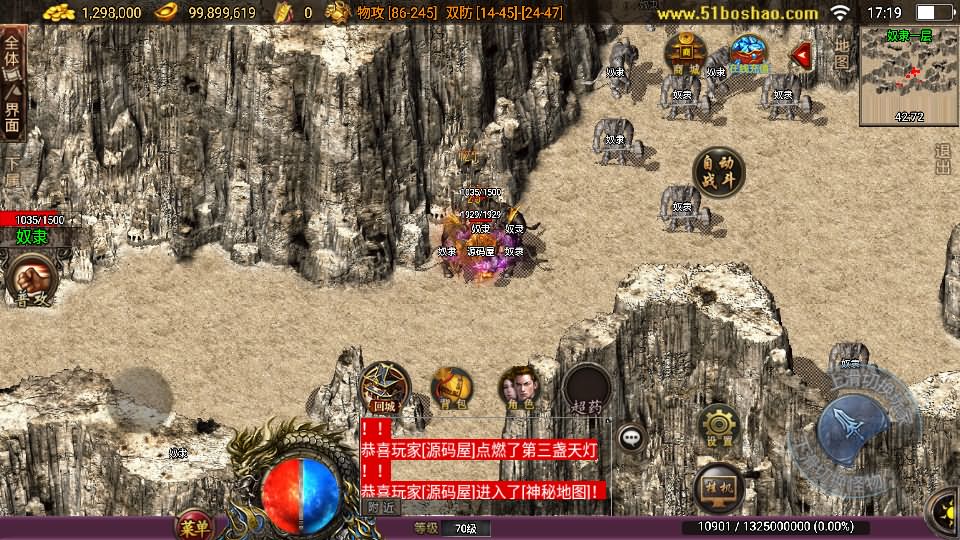Use the 回城 return to town skill
Viewport: 960px width, 540px height.
click(386, 387)
